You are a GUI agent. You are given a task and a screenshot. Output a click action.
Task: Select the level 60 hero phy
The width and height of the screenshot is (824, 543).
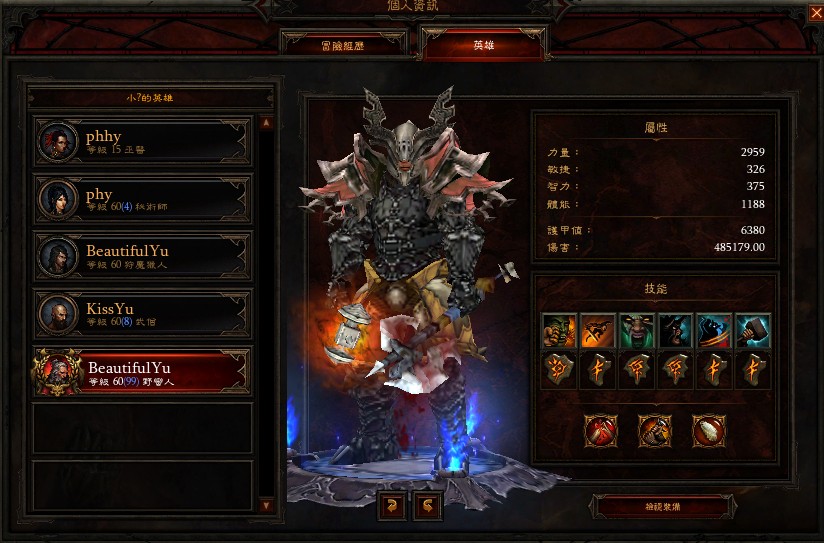[x=142, y=199]
